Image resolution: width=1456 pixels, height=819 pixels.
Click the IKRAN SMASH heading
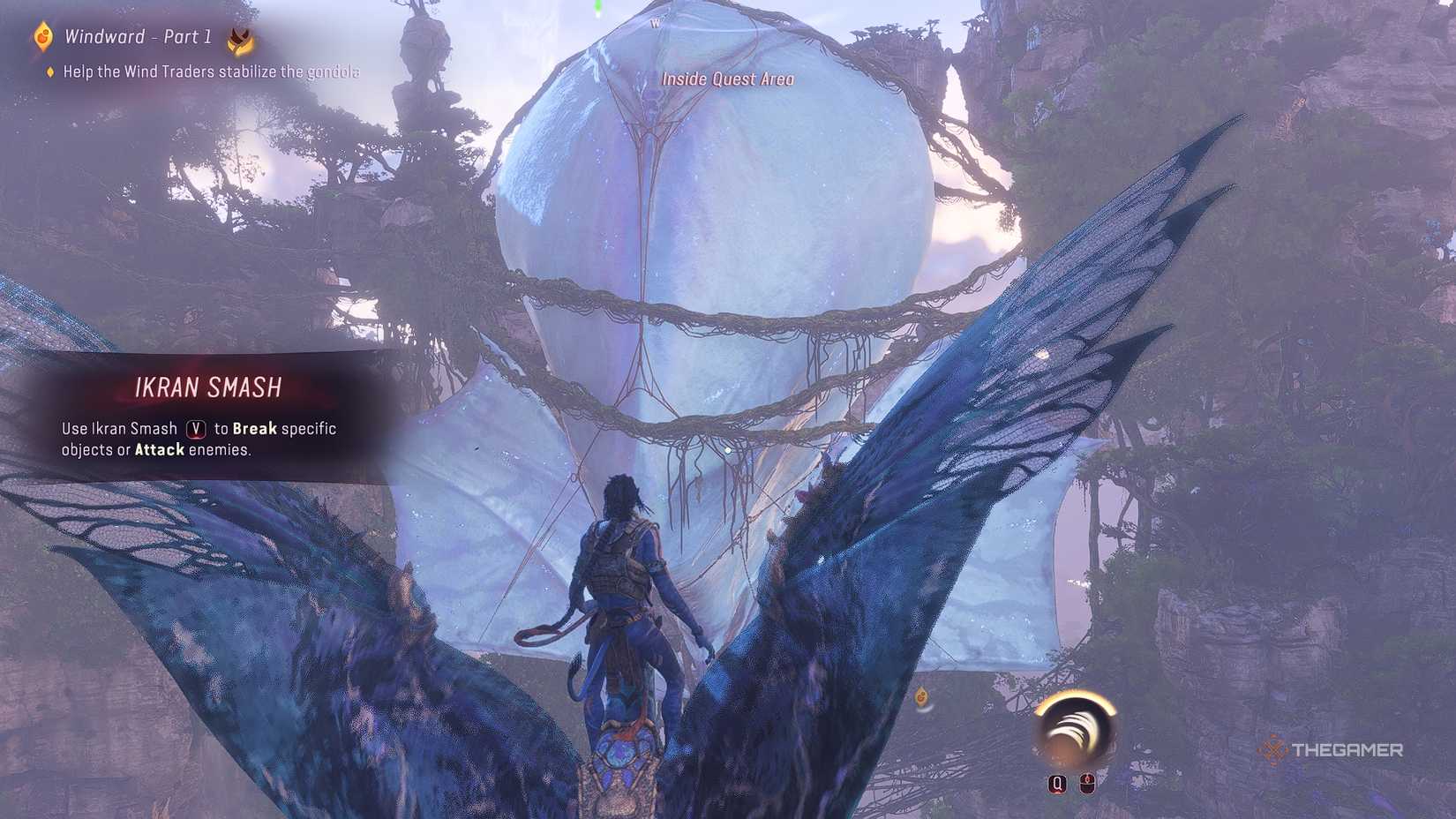coord(207,387)
